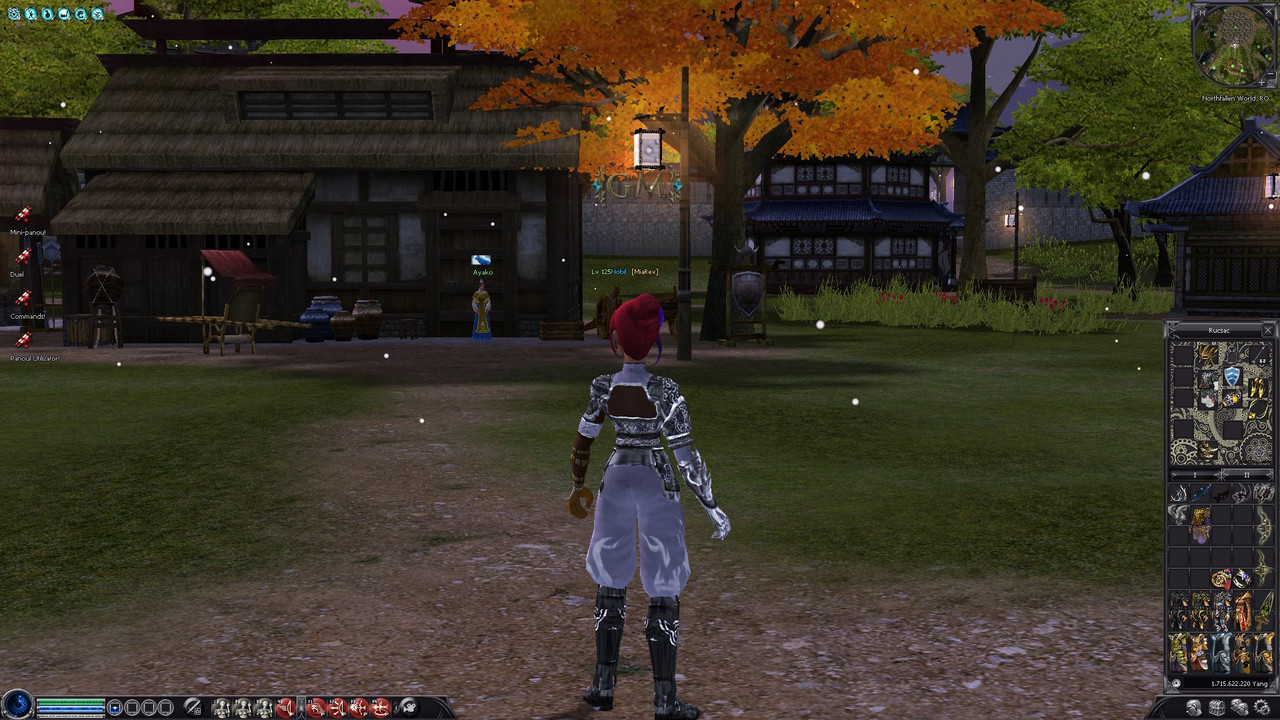Open the guild icon at top-left

pos(81,13)
